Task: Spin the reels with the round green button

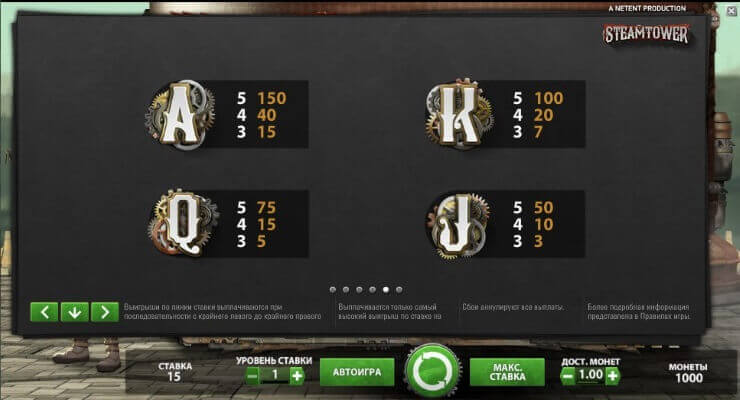Action: pos(433,372)
